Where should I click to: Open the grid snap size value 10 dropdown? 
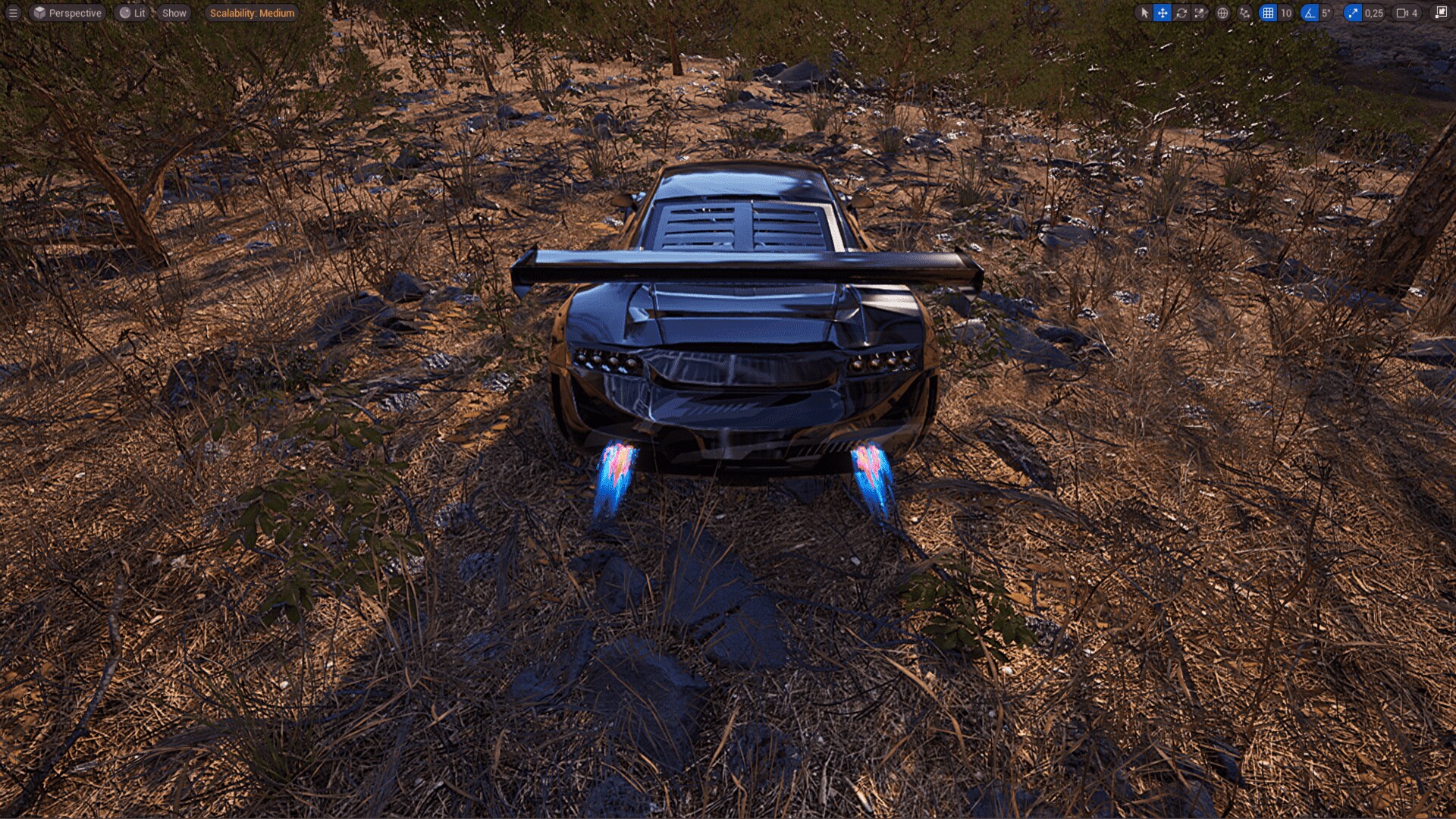1287,13
